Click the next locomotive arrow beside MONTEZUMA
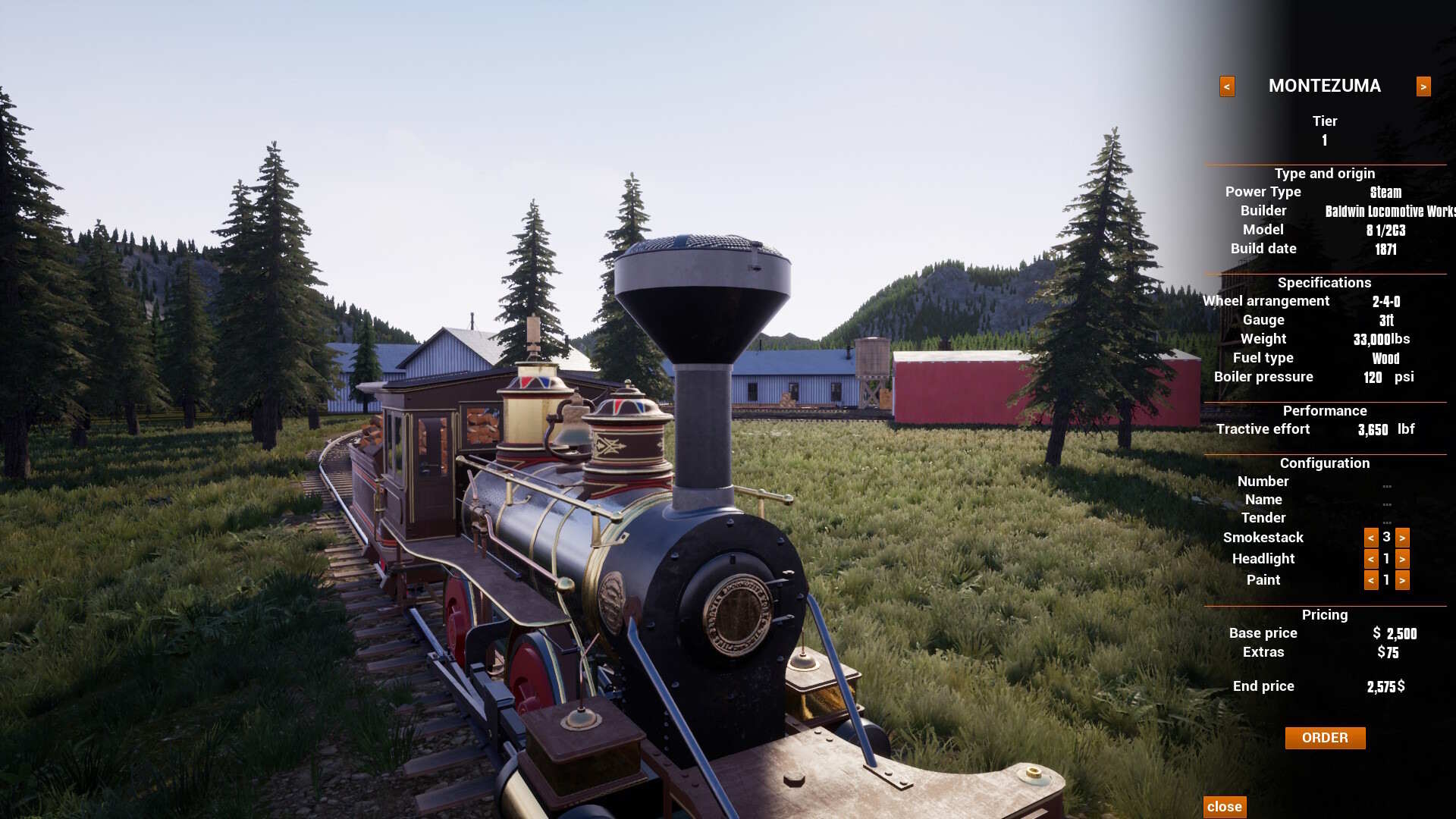Image resolution: width=1456 pixels, height=819 pixels. click(1423, 86)
